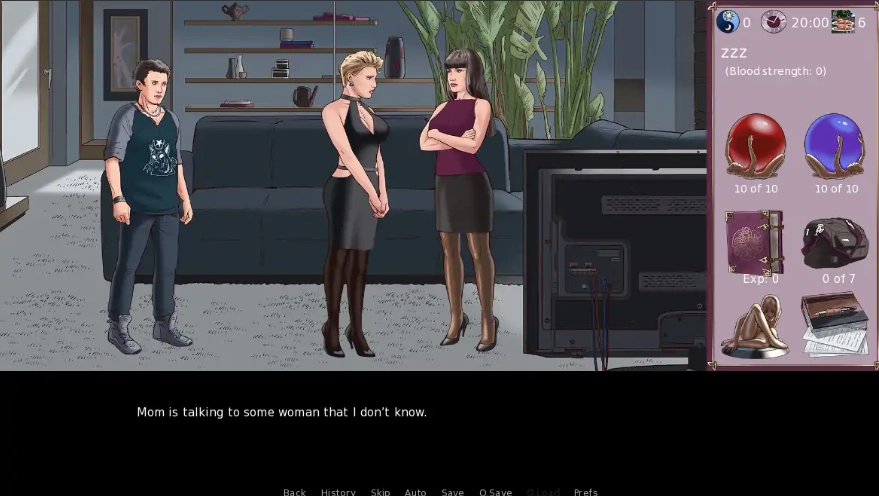Turn on Auto advance

(415, 491)
